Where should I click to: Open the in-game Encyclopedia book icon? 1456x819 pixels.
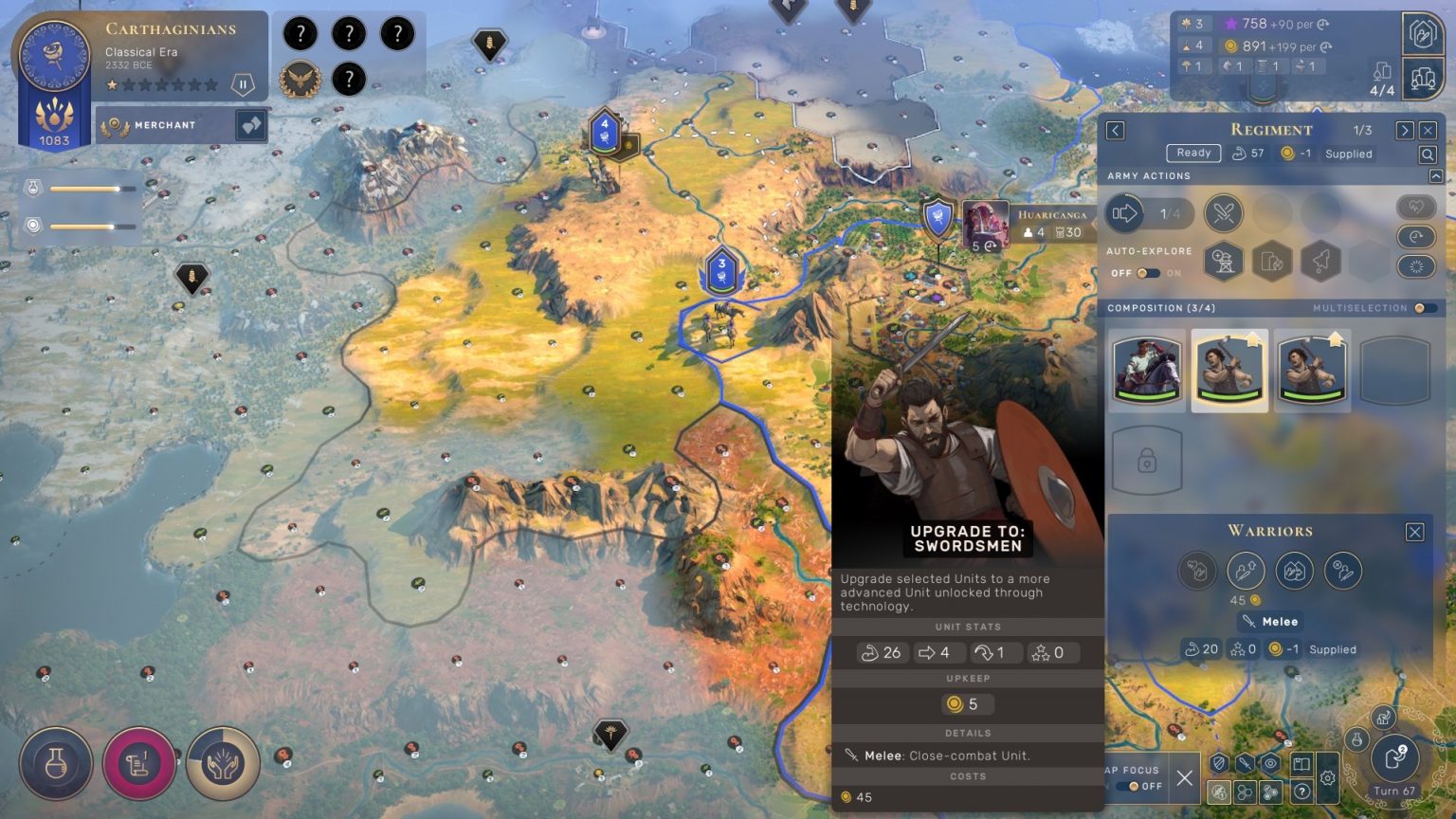[1301, 762]
